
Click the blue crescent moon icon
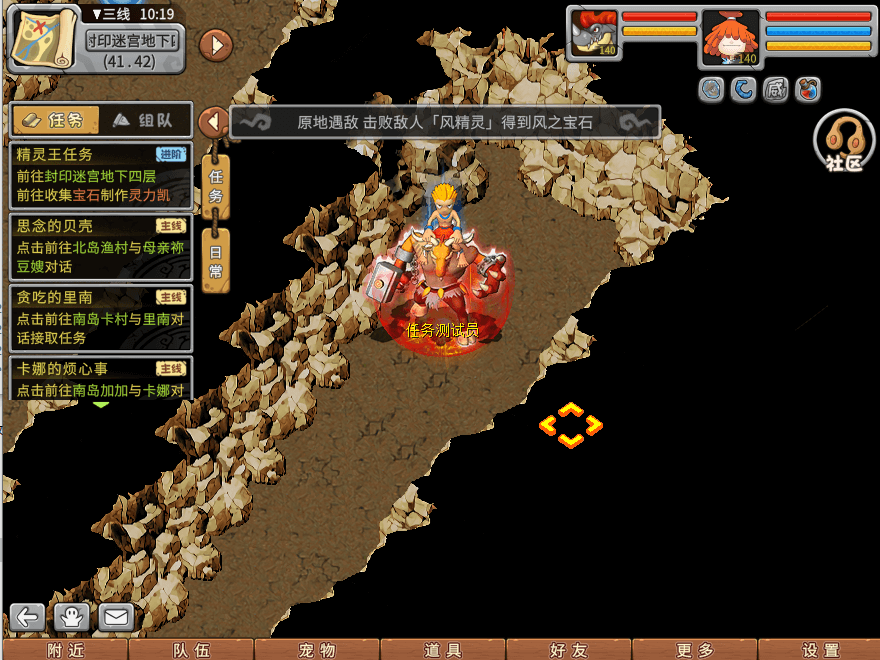(743, 90)
